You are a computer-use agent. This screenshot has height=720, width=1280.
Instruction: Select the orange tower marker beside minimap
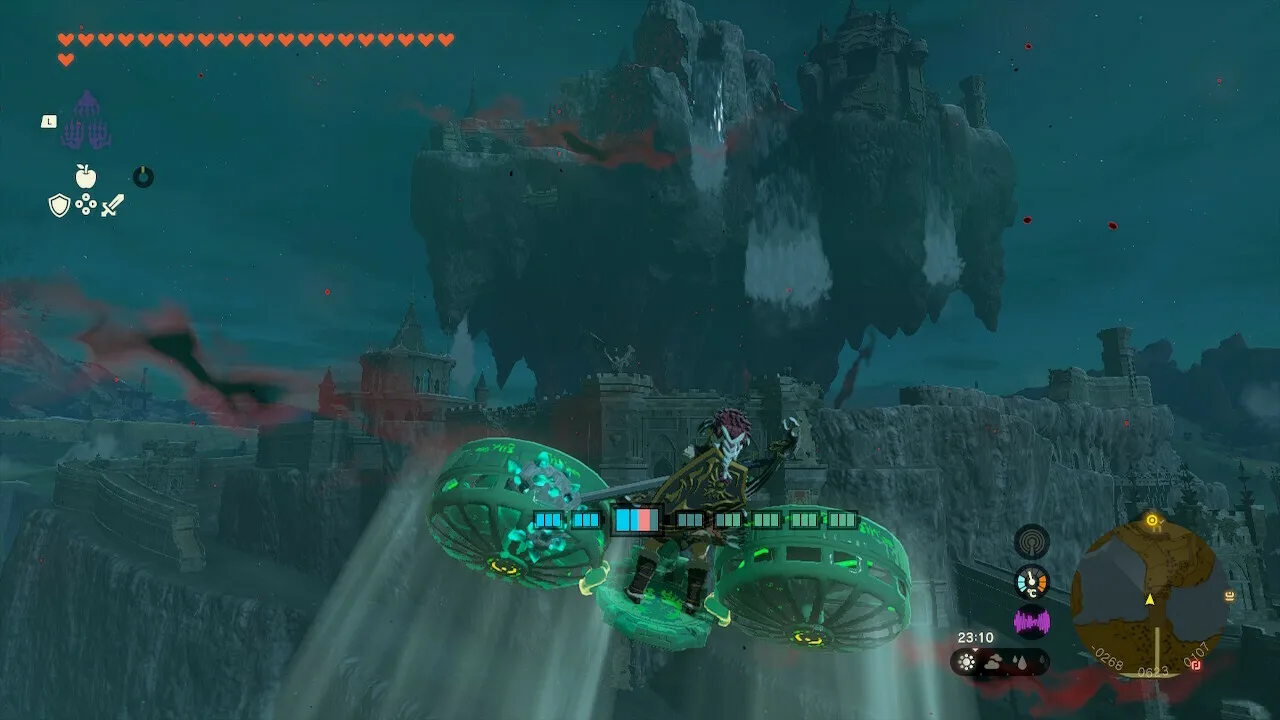[1229, 596]
